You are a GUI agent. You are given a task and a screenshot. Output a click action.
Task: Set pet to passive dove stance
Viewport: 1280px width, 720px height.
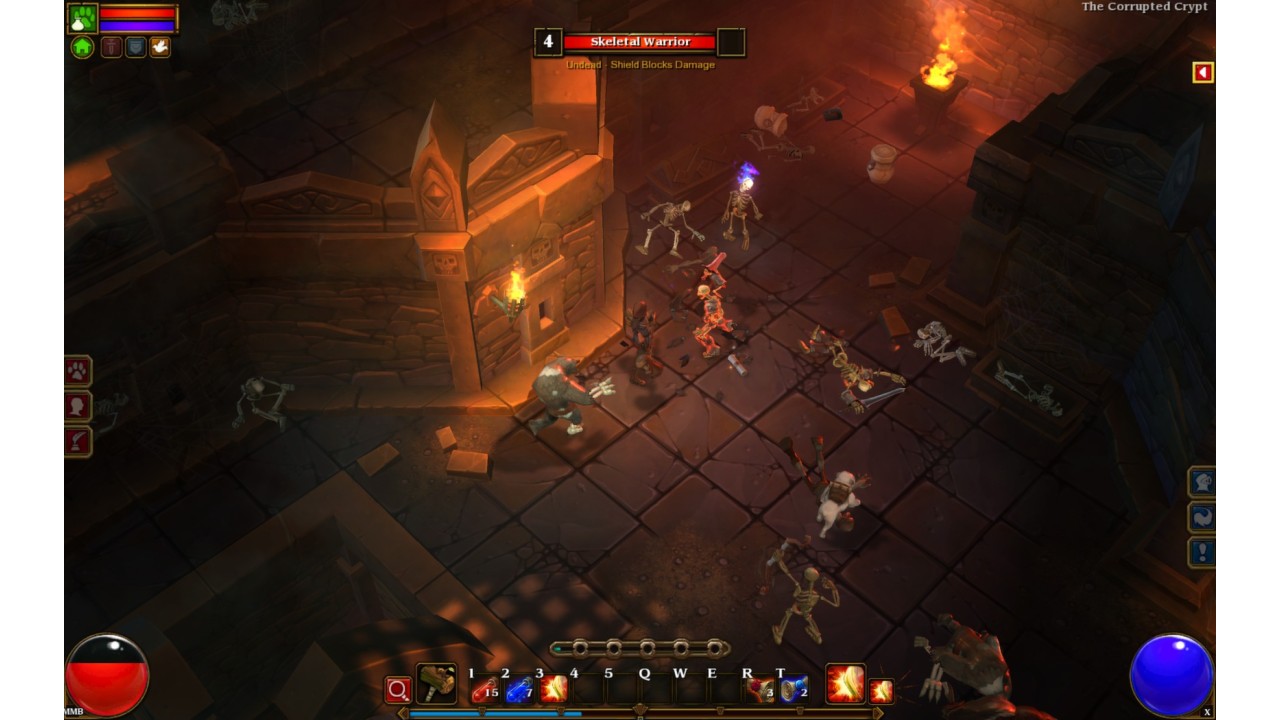pyautogui.click(x=160, y=47)
